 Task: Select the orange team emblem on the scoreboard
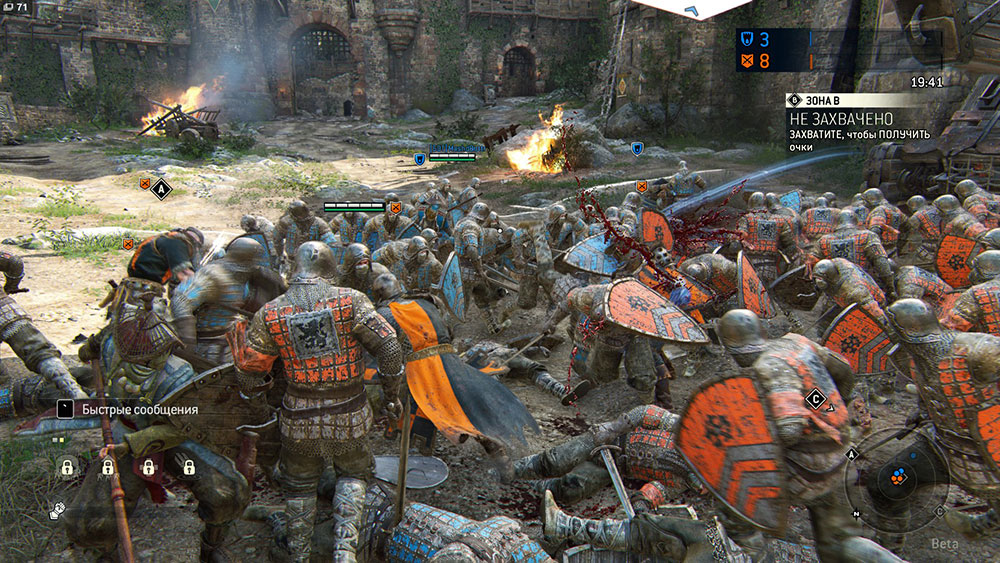pyautogui.click(x=745, y=59)
